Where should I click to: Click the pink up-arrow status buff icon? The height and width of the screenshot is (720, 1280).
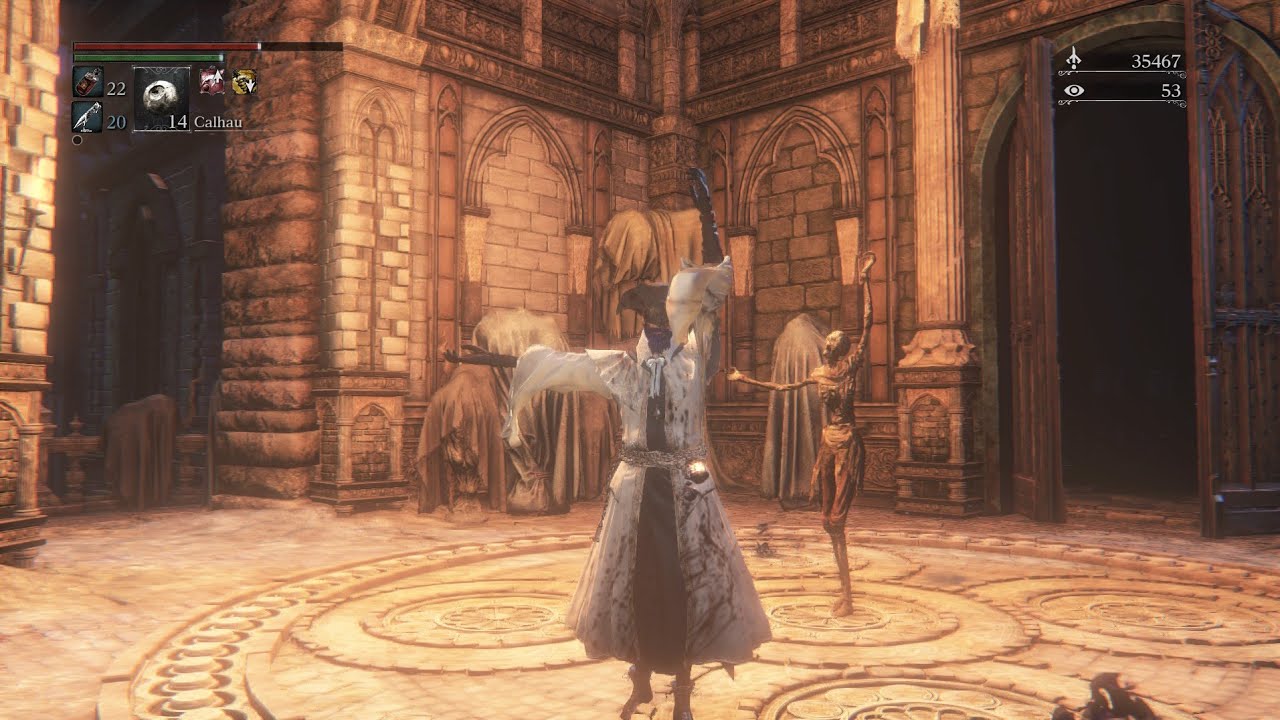212,82
